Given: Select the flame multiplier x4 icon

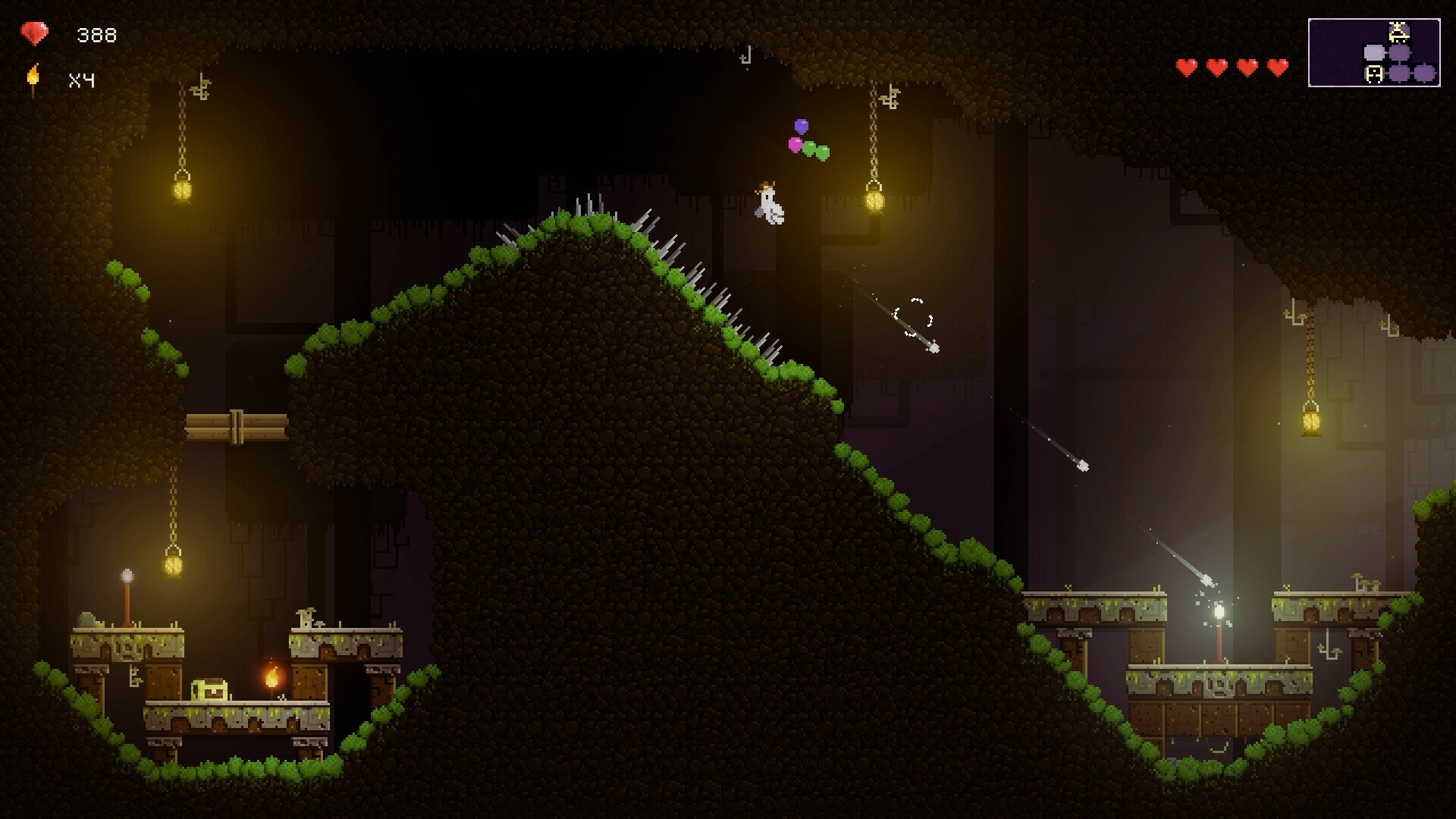Looking at the screenshot, I should pyautogui.click(x=33, y=76).
